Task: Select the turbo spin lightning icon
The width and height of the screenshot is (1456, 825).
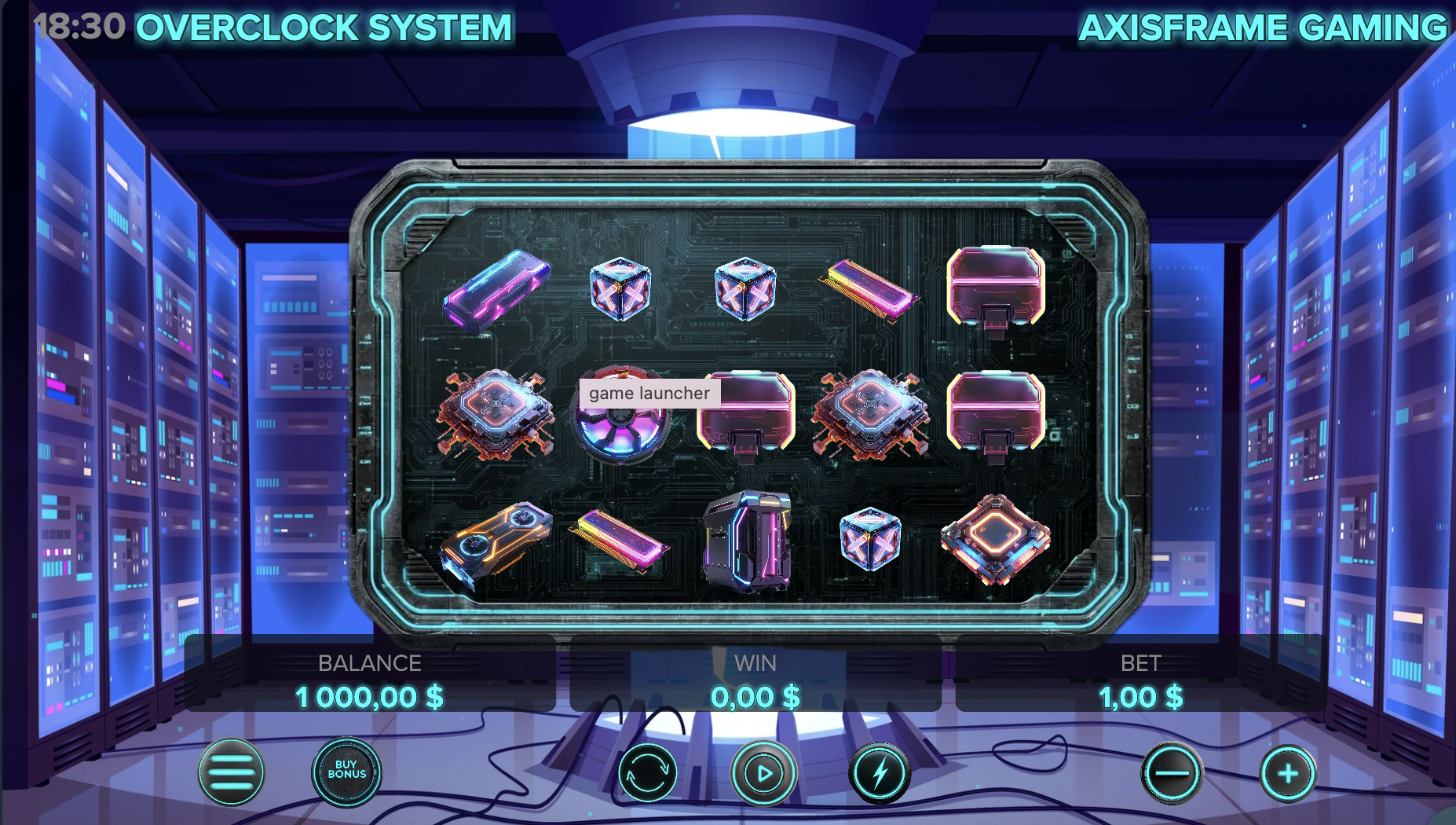Action: pyautogui.click(x=881, y=774)
